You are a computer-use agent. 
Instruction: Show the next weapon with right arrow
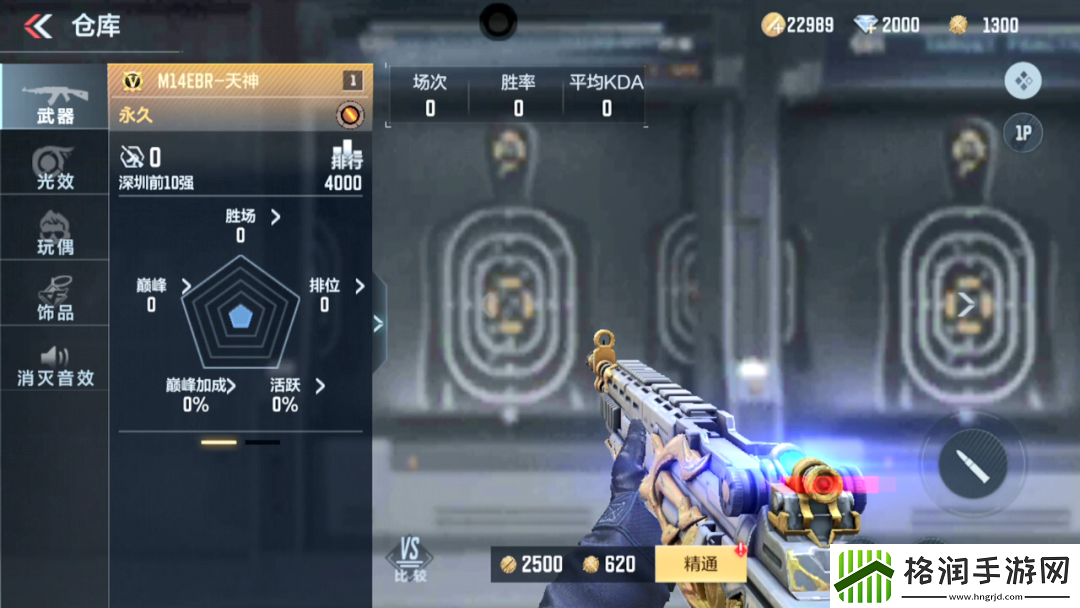coord(966,306)
